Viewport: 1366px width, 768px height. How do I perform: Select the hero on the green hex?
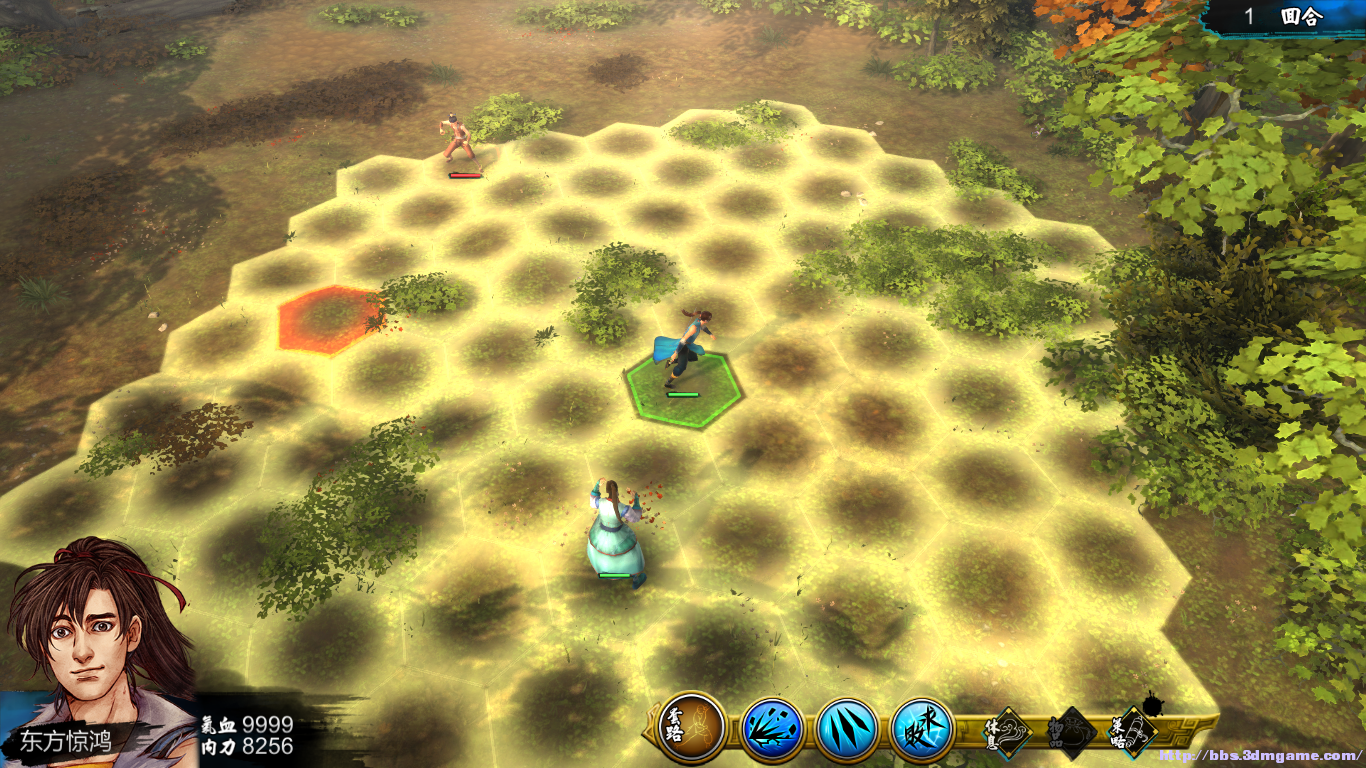pyautogui.click(x=684, y=360)
